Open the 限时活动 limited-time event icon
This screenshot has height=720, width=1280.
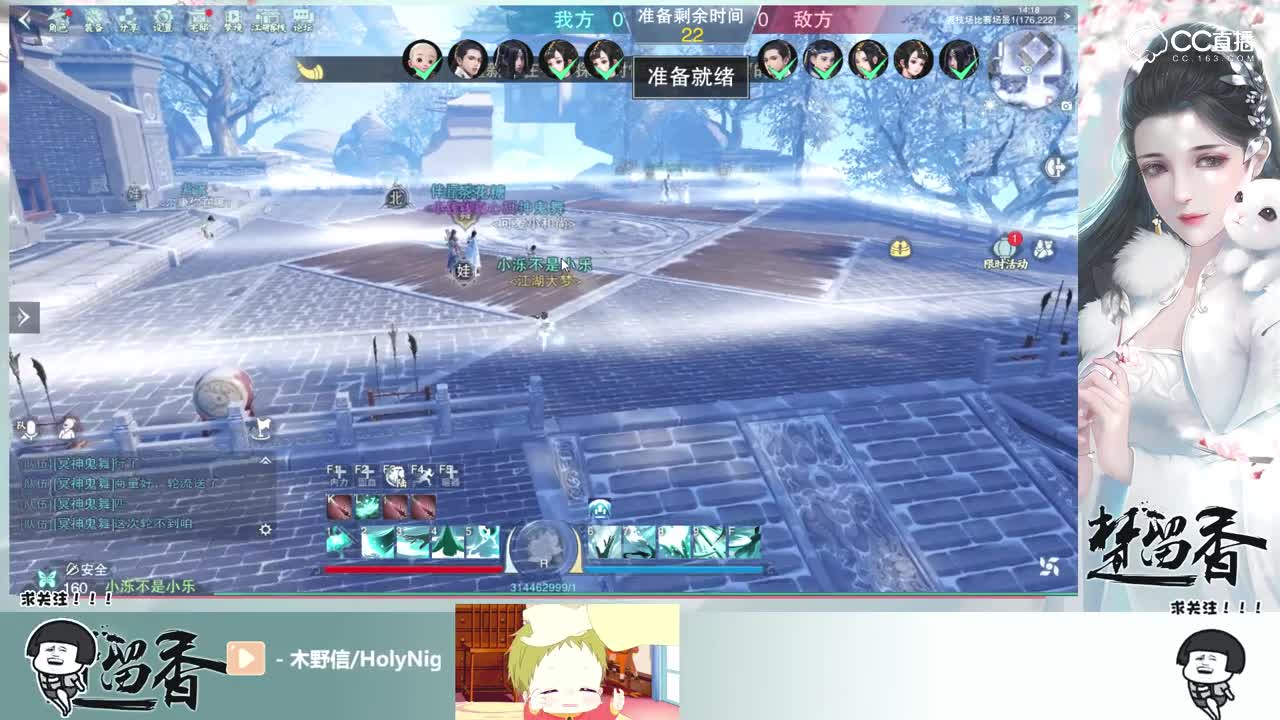pyautogui.click(x=1003, y=246)
